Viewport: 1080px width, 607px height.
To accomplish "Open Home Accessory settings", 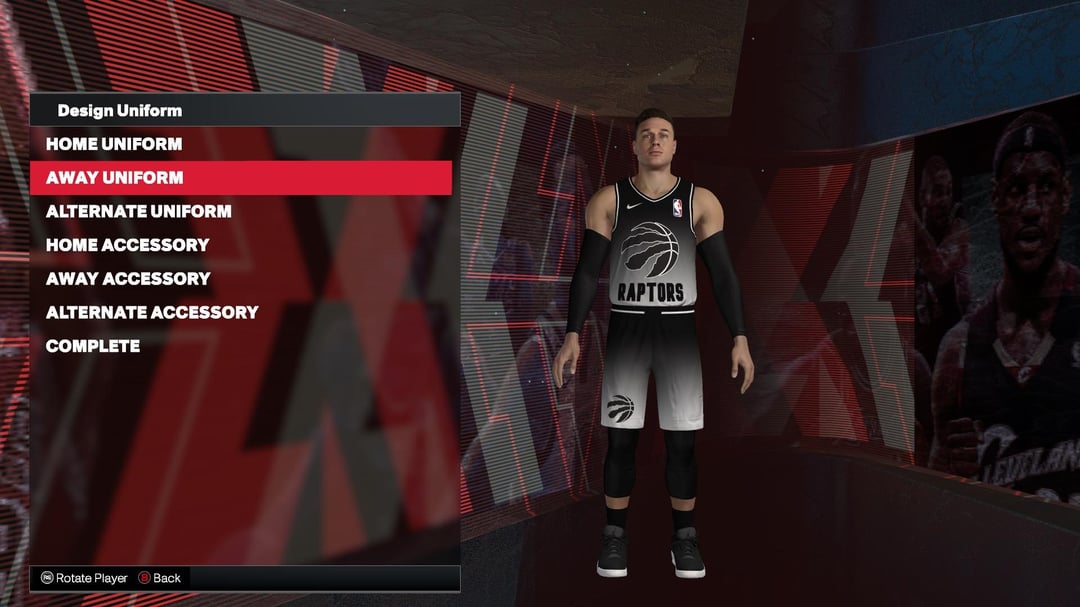I will point(128,245).
